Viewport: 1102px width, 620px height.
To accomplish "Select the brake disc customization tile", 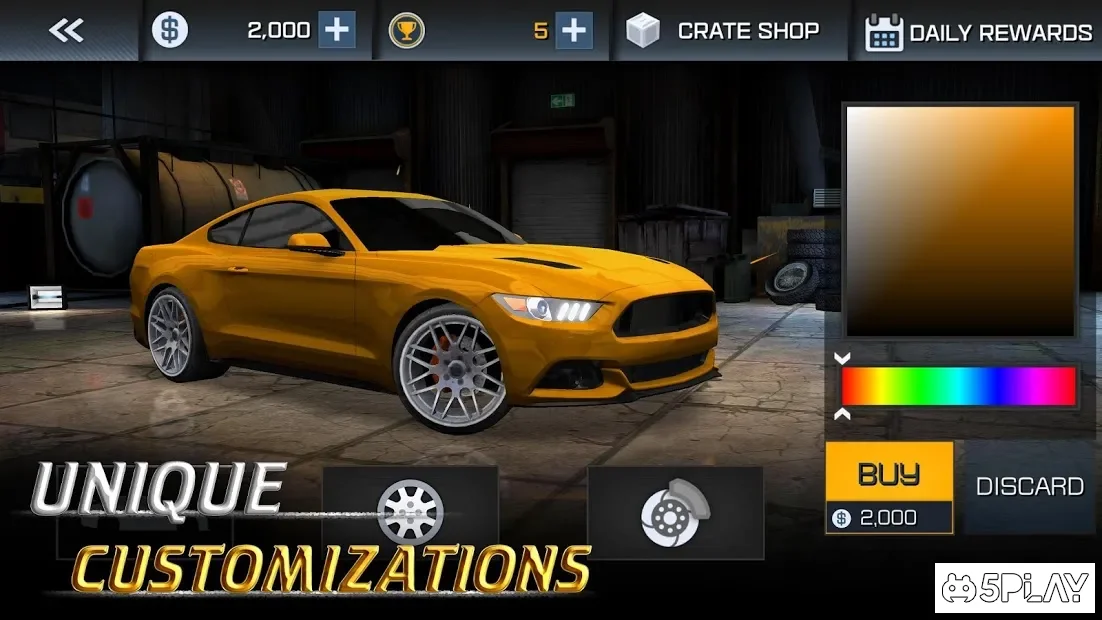I will tap(675, 512).
